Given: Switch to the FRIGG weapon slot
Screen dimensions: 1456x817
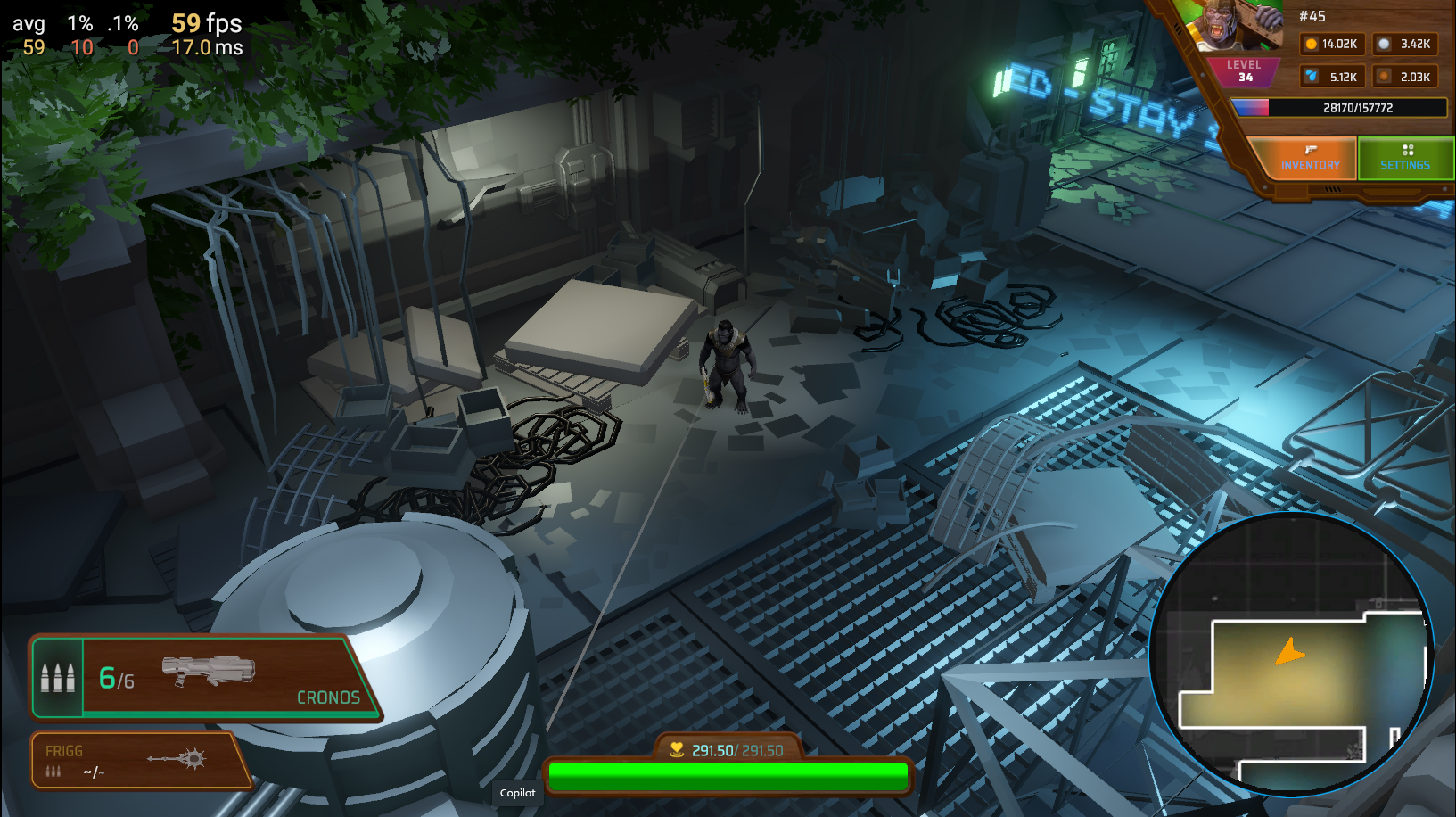Looking at the screenshot, I should pyautogui.click(x=138, y=761).
